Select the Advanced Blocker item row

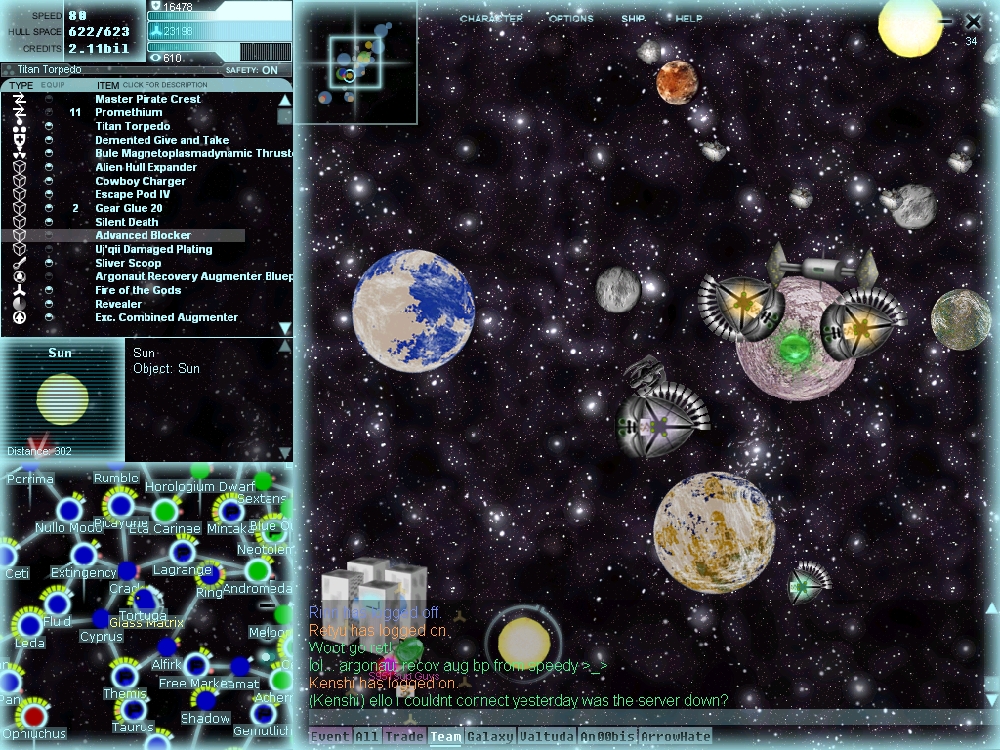point(143,236)
